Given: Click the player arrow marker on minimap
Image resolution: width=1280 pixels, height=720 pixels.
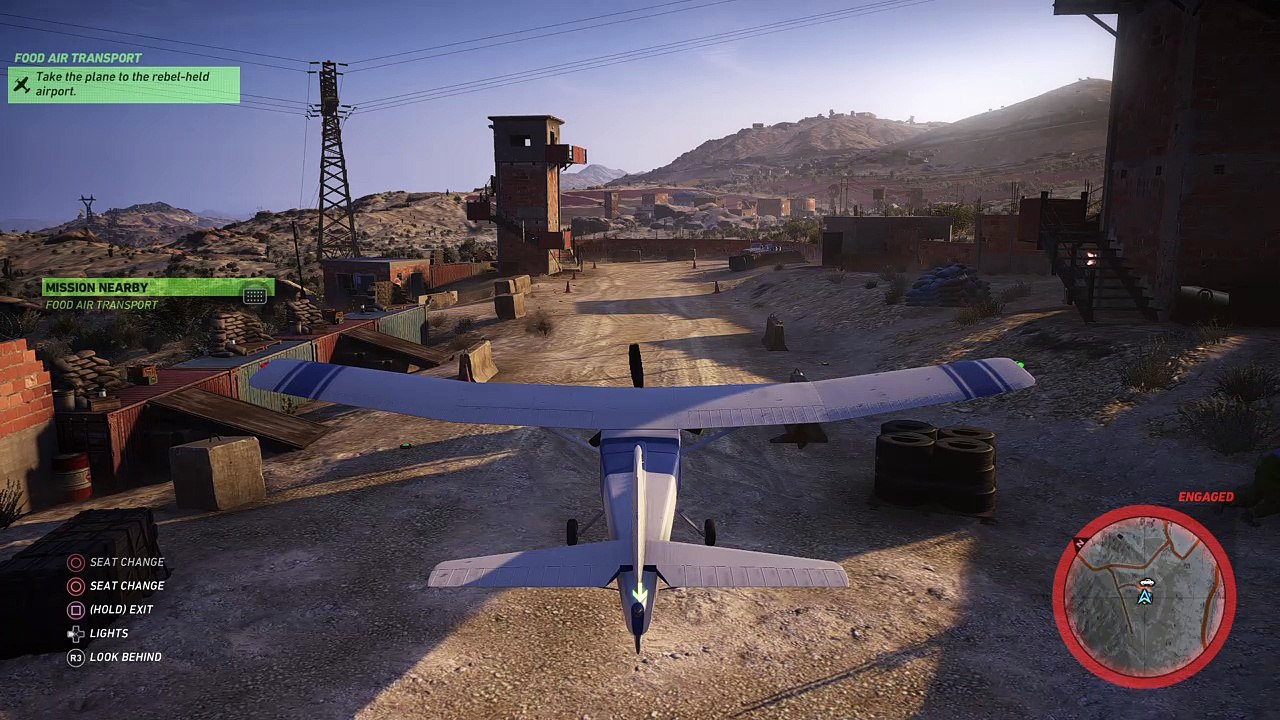Looking at the screenshot, I should [x=1146, y=597].
